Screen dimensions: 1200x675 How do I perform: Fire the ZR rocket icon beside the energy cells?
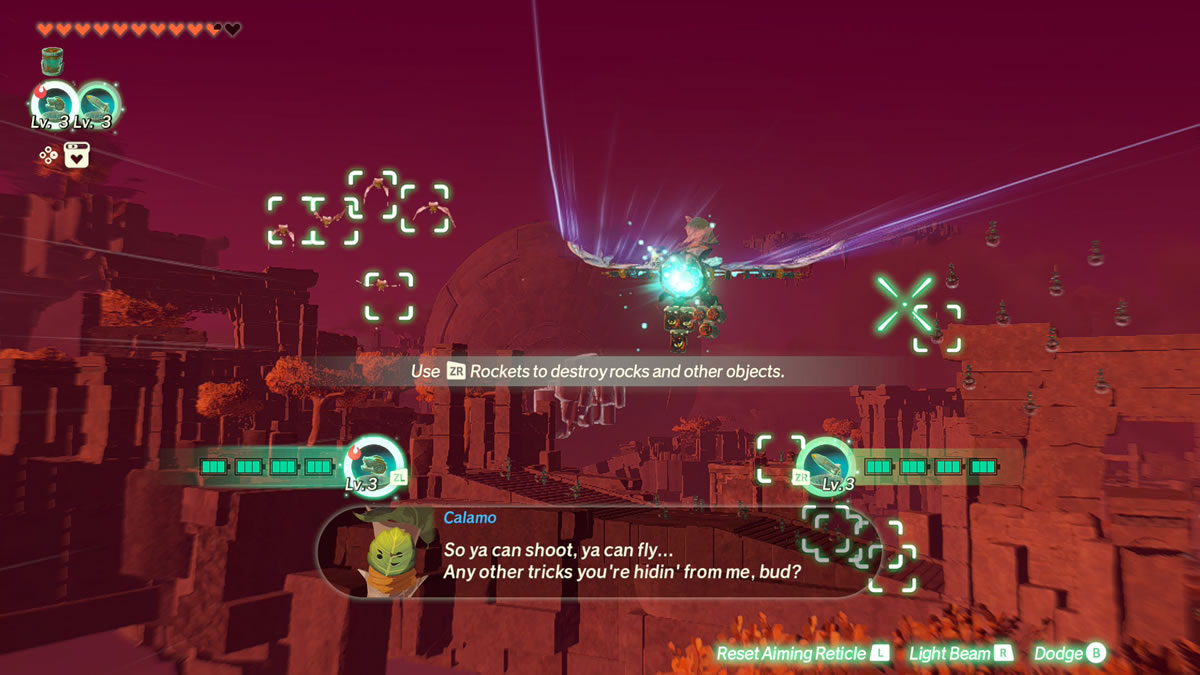point(827,463)
